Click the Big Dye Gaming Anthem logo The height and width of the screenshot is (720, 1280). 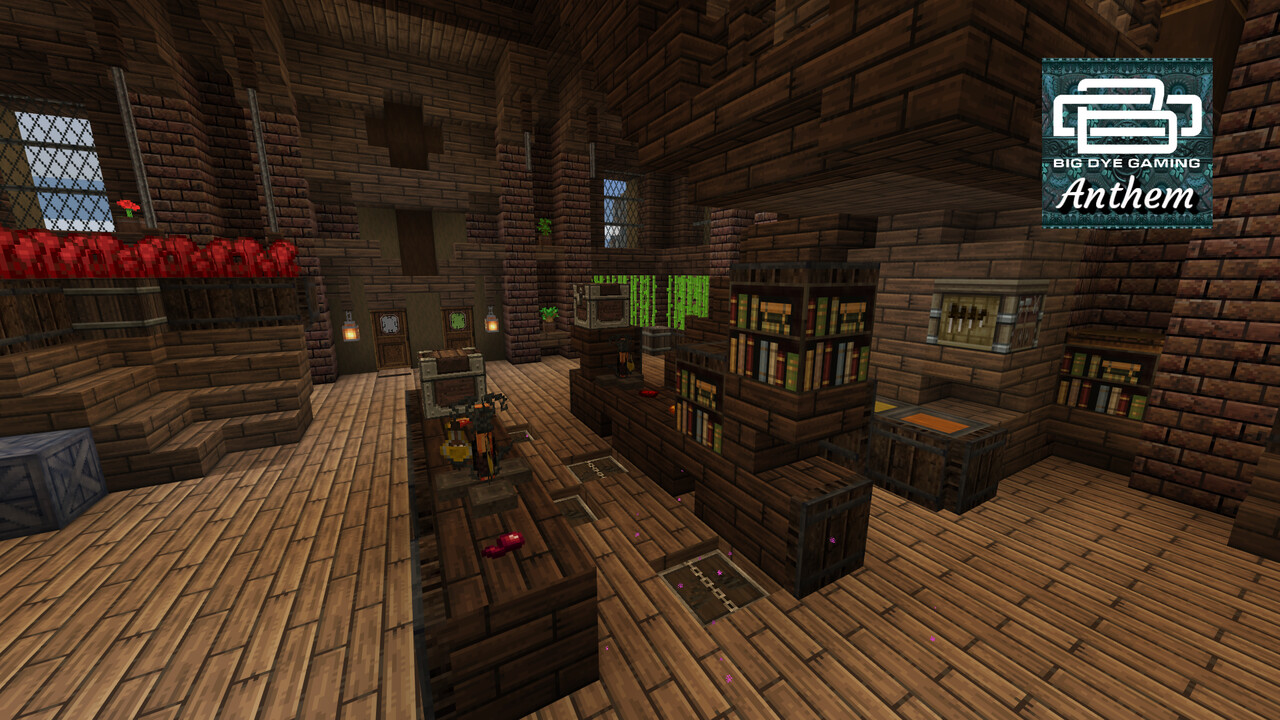coord(1127,143)
